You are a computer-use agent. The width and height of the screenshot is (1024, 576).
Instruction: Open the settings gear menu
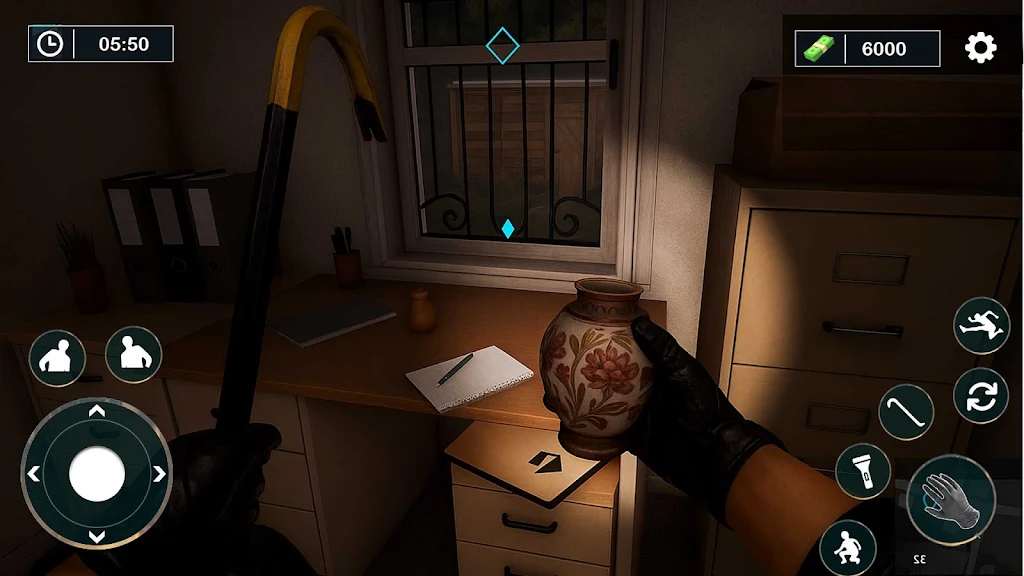(980, 48)
